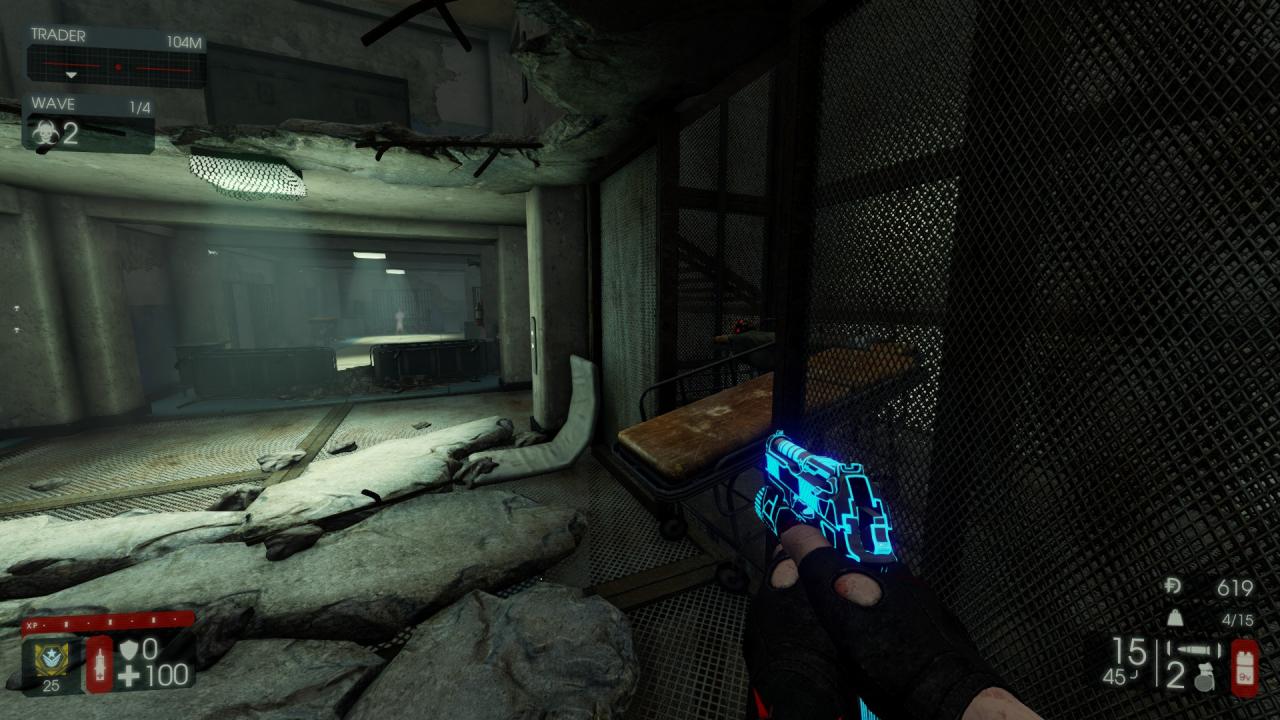Use the red medical syringe icon

click(99, 661)
